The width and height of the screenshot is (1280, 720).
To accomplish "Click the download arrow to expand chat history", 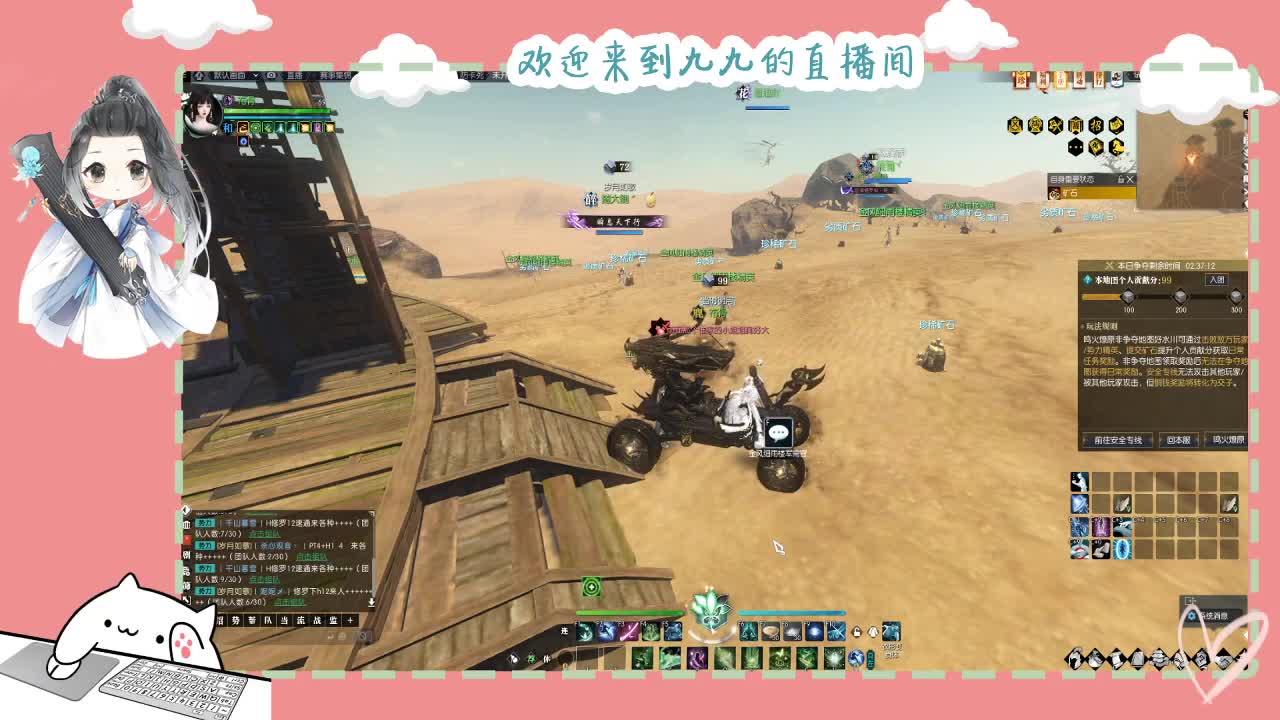I will (x=373, y=602).
